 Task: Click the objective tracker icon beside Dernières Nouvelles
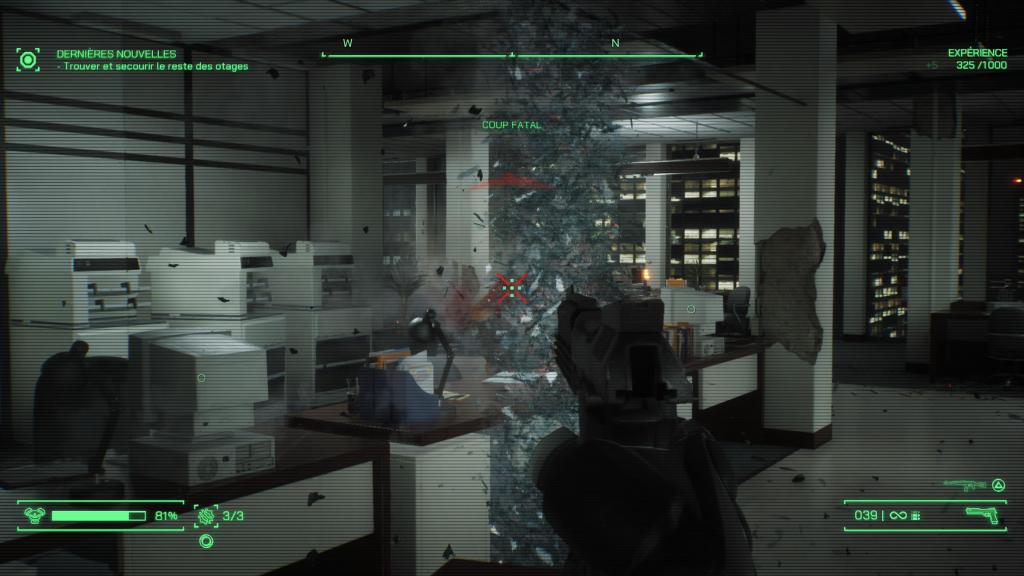(28, 59)
